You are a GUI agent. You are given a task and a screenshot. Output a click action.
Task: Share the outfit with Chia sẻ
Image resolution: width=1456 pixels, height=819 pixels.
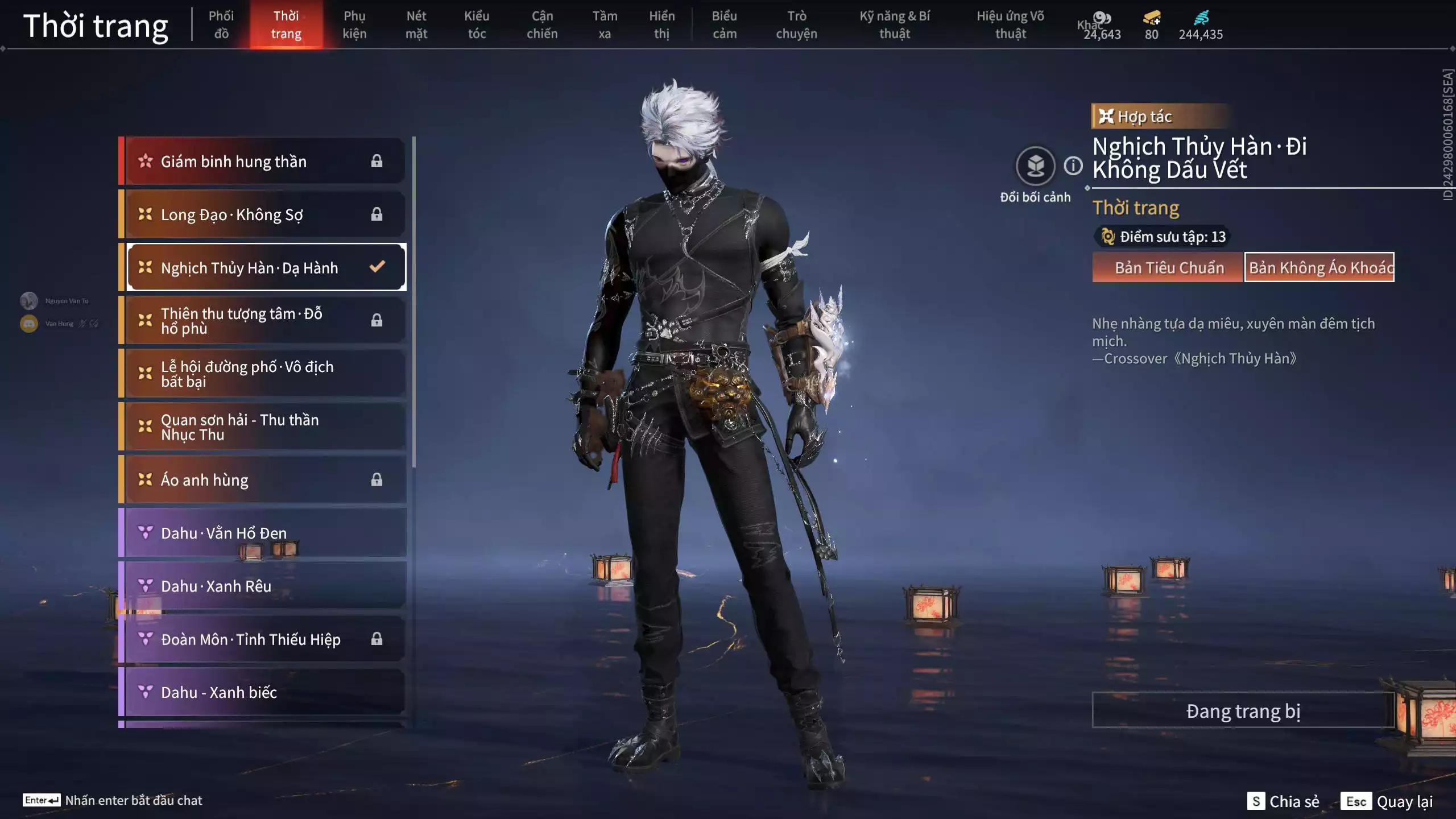pyautogui.click(x=1284, y=801)
